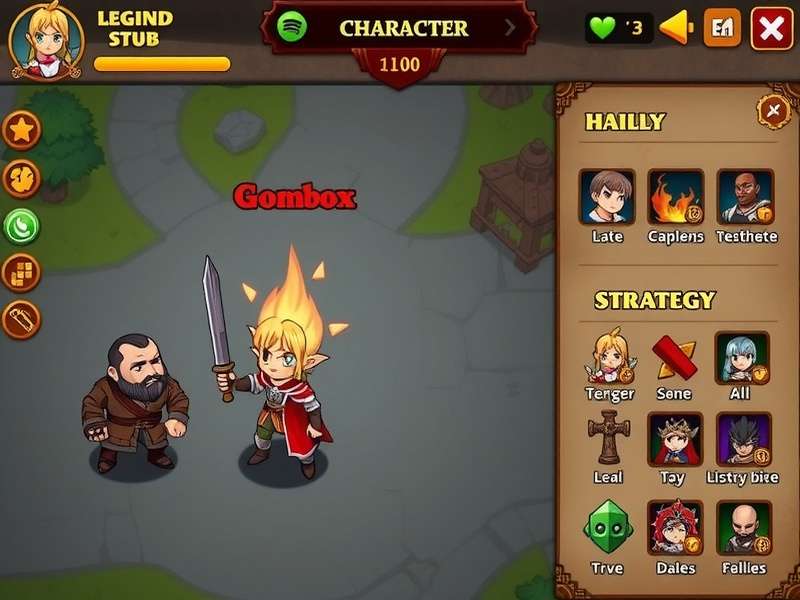Choose the Caplens flame icon
The height and width of the screenshot is (600, 800).
(675, 196)
